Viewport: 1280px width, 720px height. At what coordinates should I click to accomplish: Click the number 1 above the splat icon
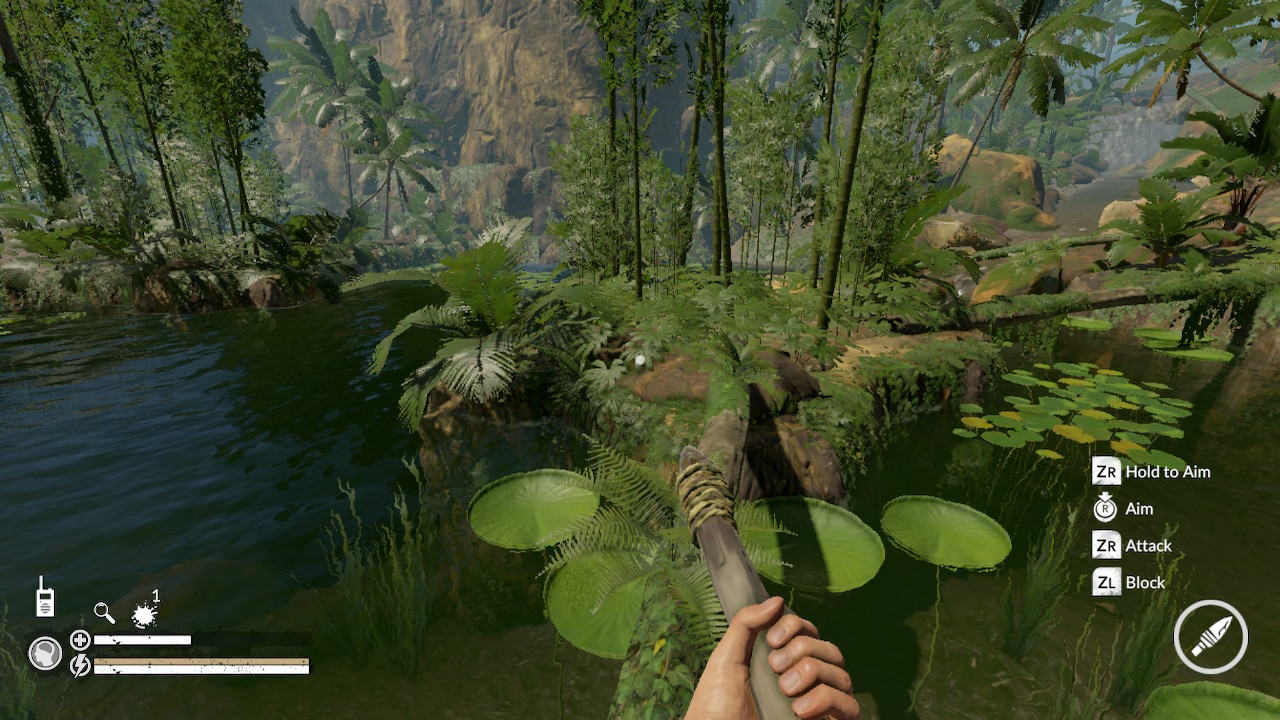[156, 594]
